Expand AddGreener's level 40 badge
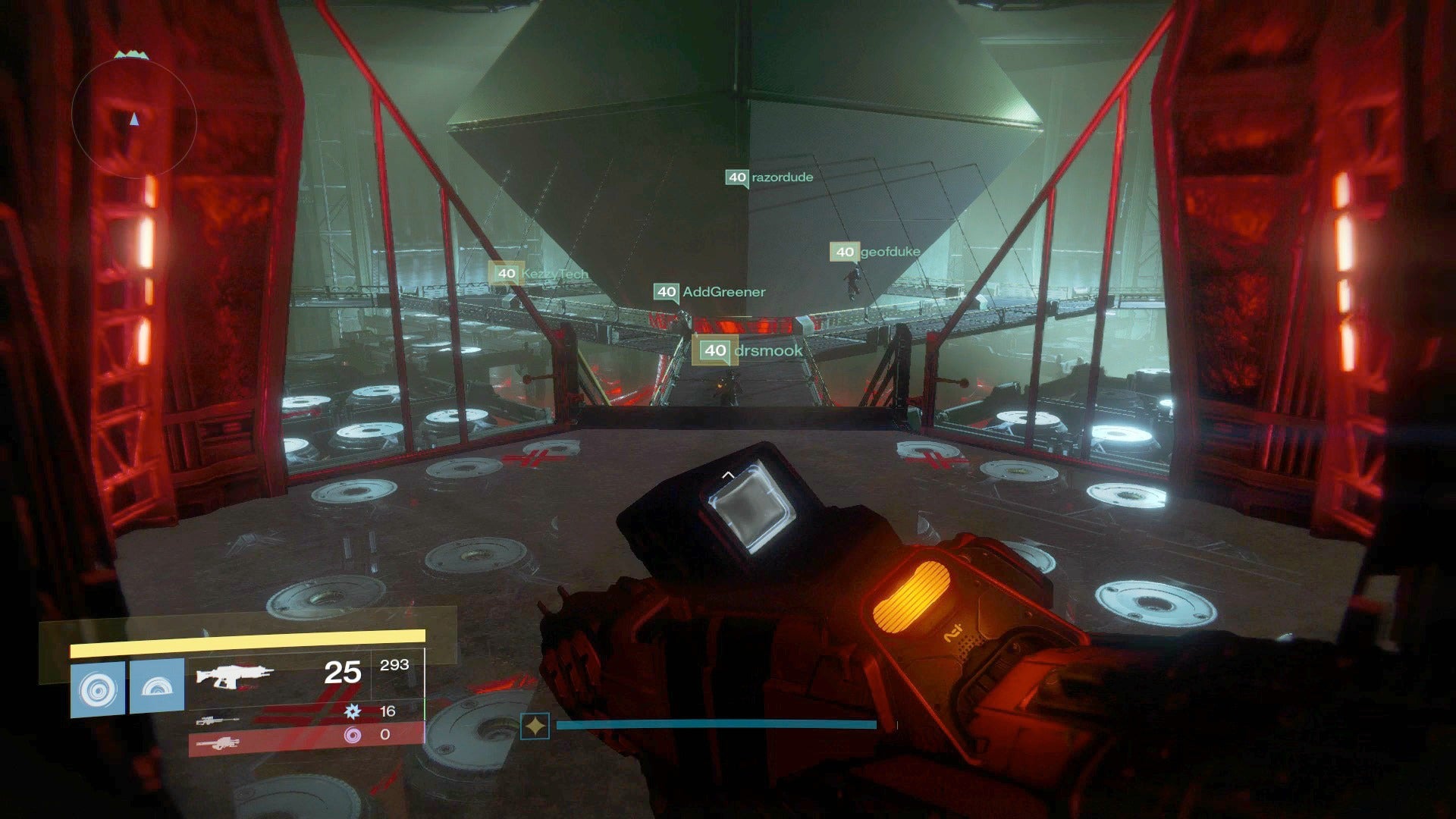1456x819 pixels. point(666,290)
